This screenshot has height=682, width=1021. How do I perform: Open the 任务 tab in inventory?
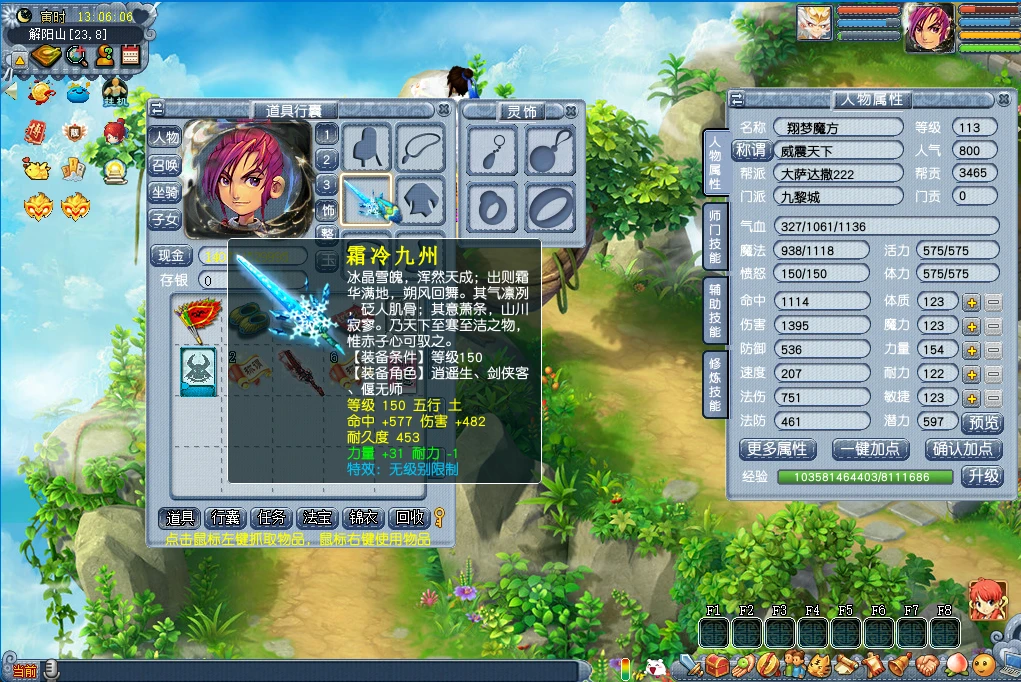[272, 518]
